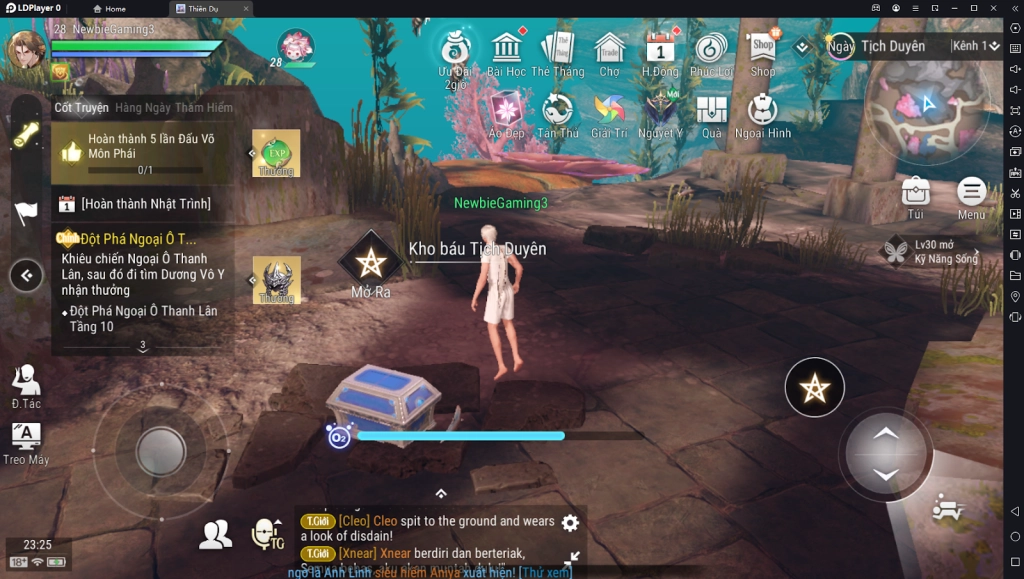Image resolution: width=1024 pixels, height=579 pixels.
Task: Select the Hoàn thành Nhật Trình quest entry
Action: pyautogui.click(x=146, y=204)
